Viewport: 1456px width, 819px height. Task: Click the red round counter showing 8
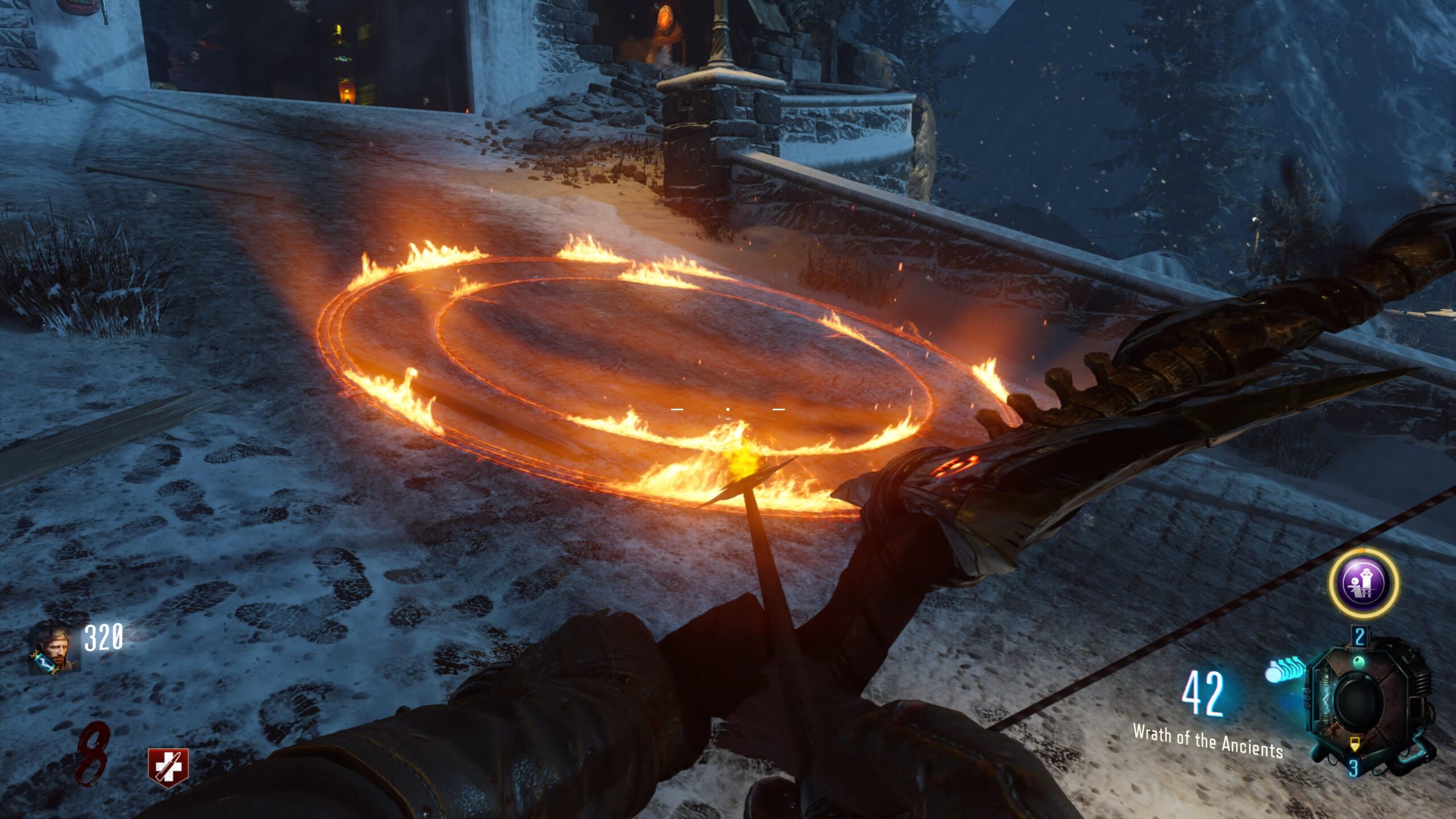click(91, 752)
